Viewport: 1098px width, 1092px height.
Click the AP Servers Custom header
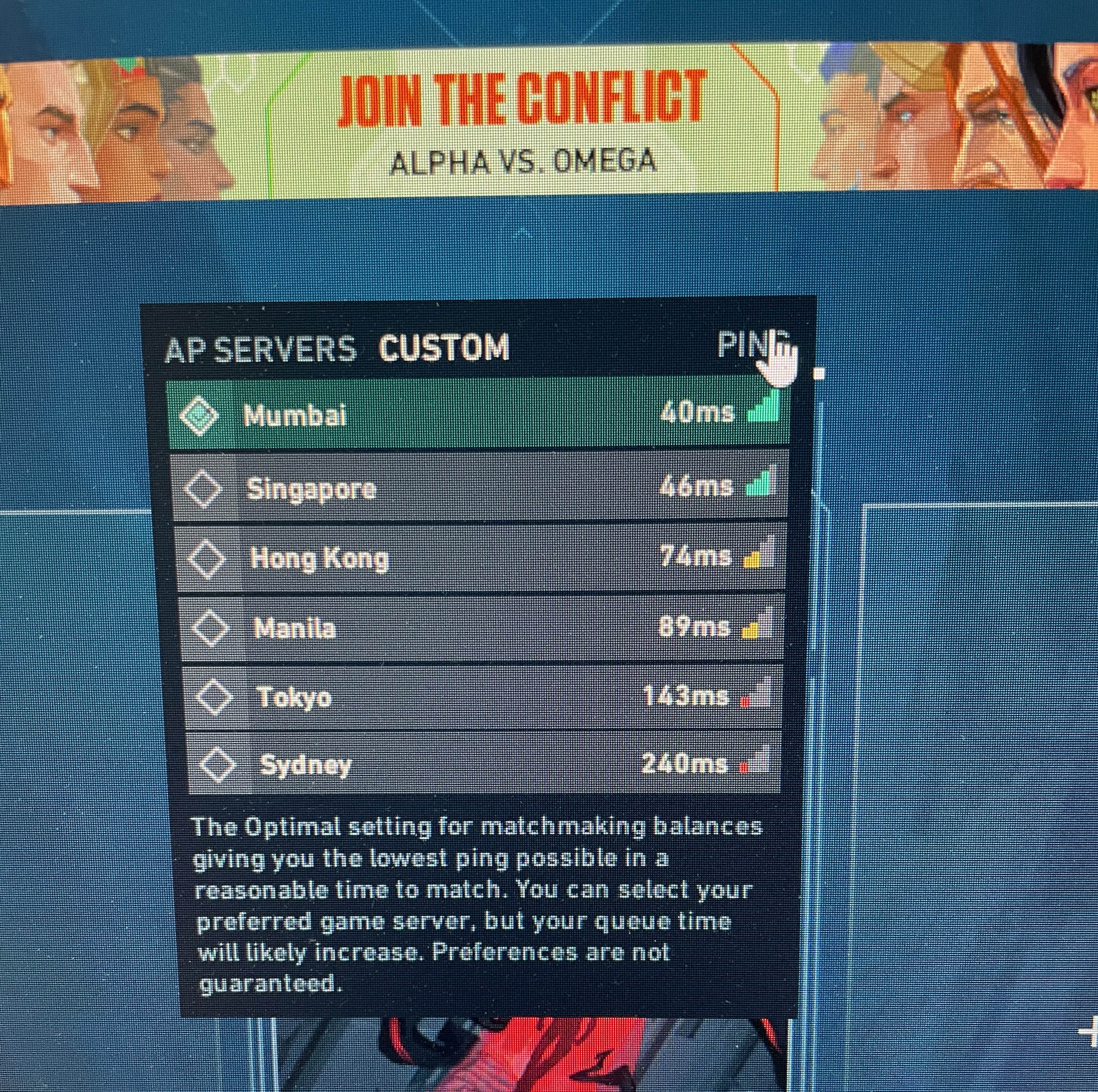tap(337, 348)
